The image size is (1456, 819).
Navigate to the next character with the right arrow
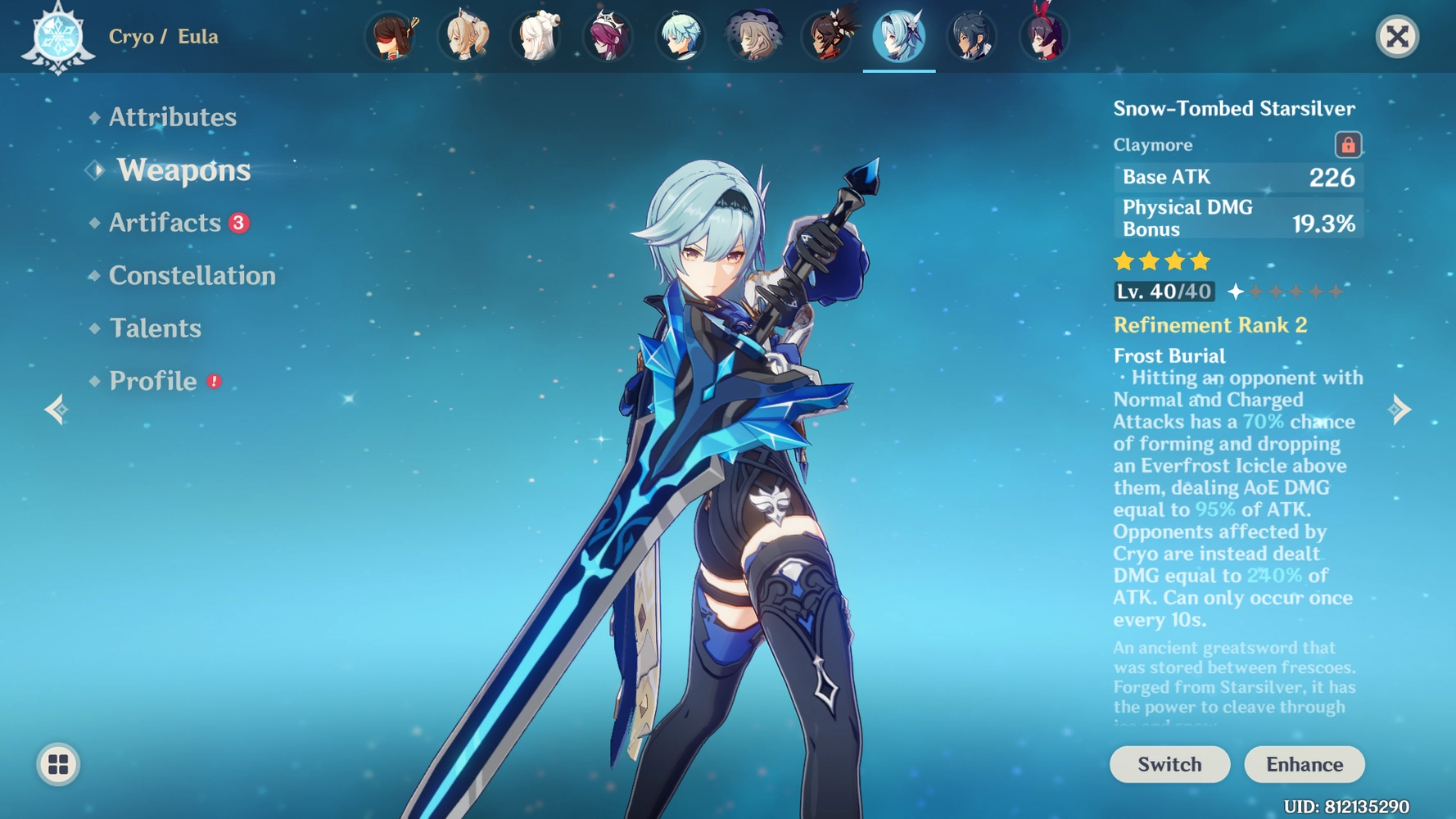point(1402,408)
